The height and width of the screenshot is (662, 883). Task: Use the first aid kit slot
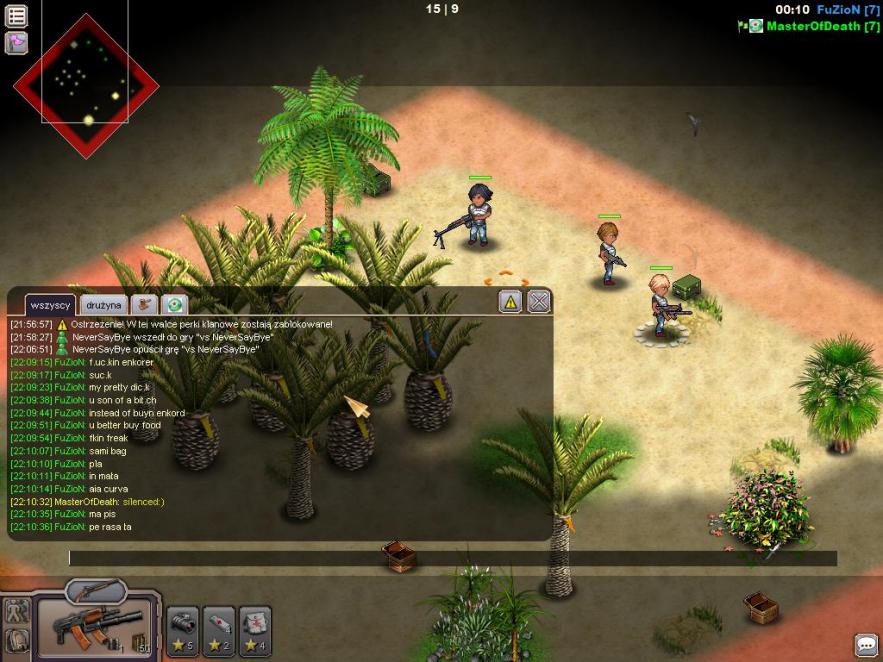click(255, 630)
